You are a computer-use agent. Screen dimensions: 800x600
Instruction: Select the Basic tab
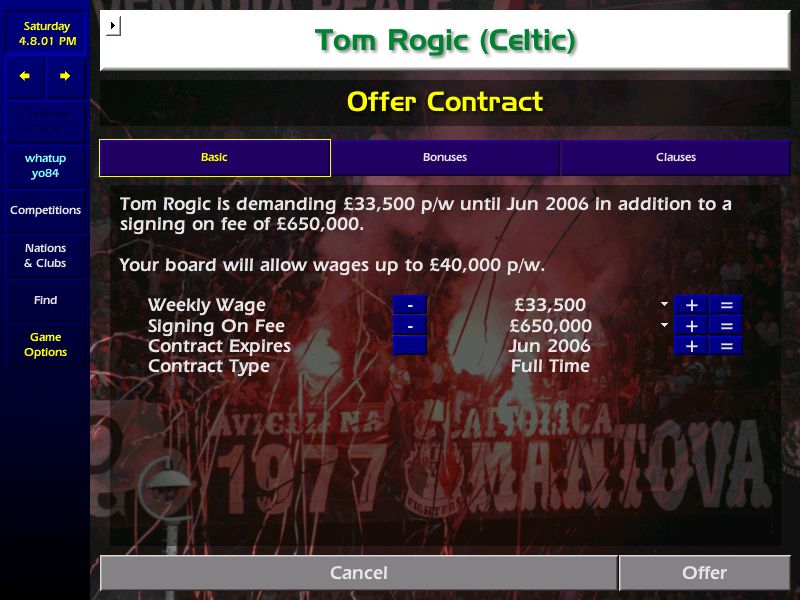(214, 158)
